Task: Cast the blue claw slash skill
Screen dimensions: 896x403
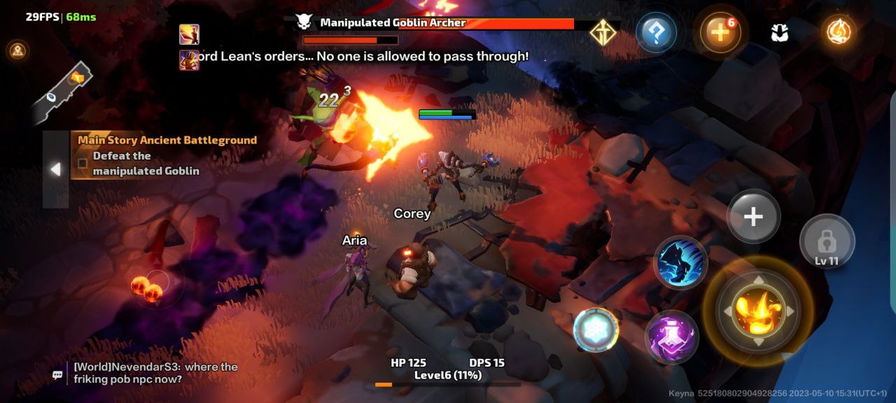Action: tap(681, 263)
